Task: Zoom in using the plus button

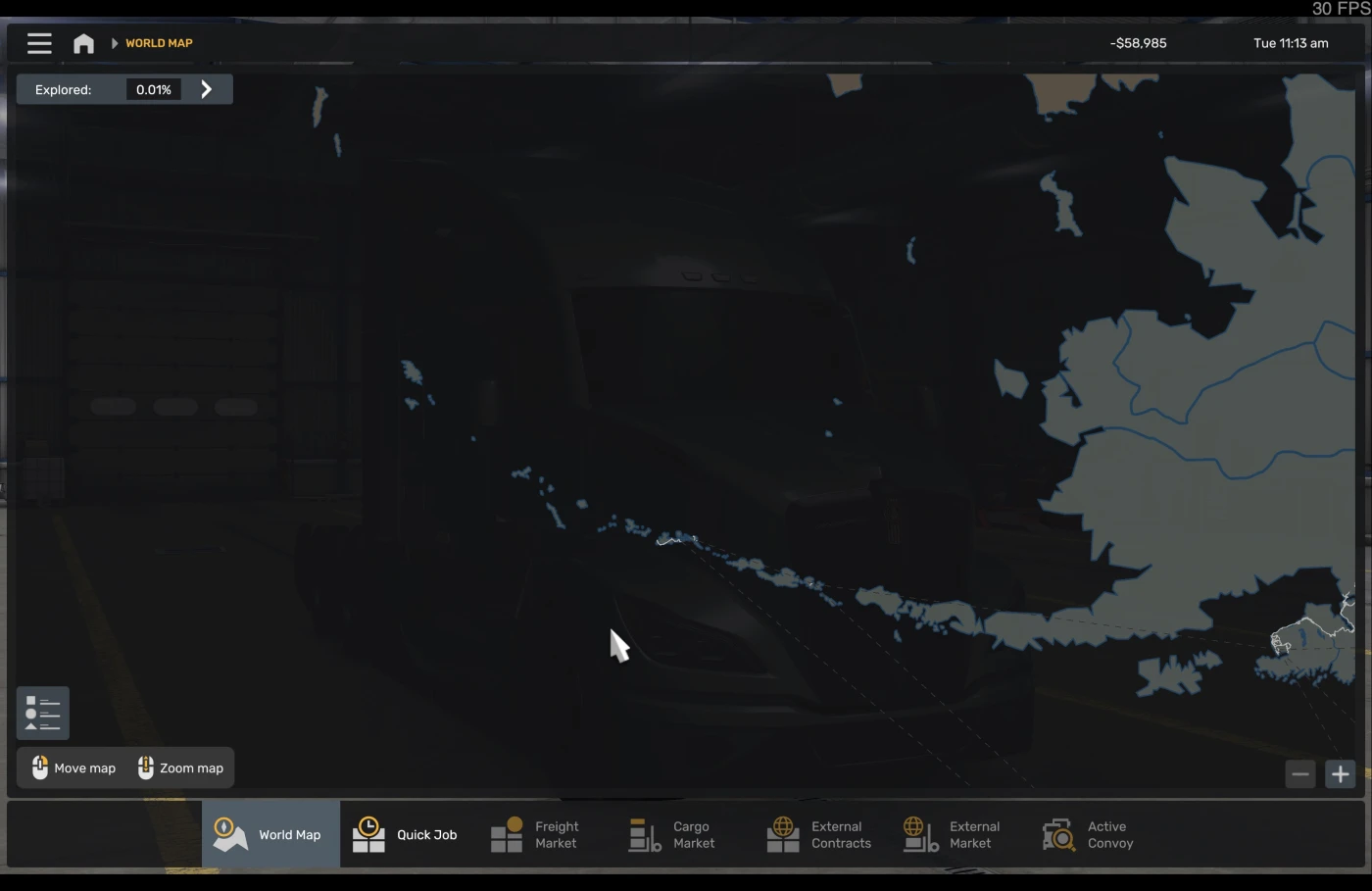Action: point(1340,773)
